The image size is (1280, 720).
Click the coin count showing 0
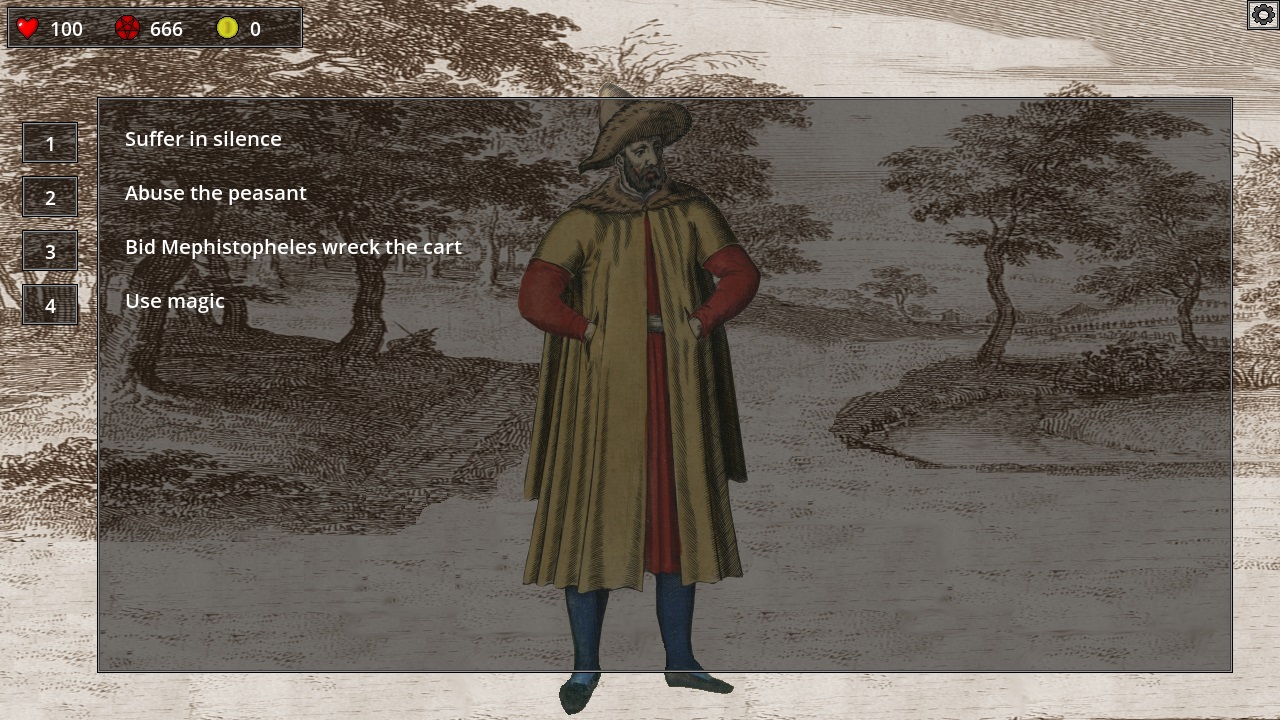[x=254, y=29]
